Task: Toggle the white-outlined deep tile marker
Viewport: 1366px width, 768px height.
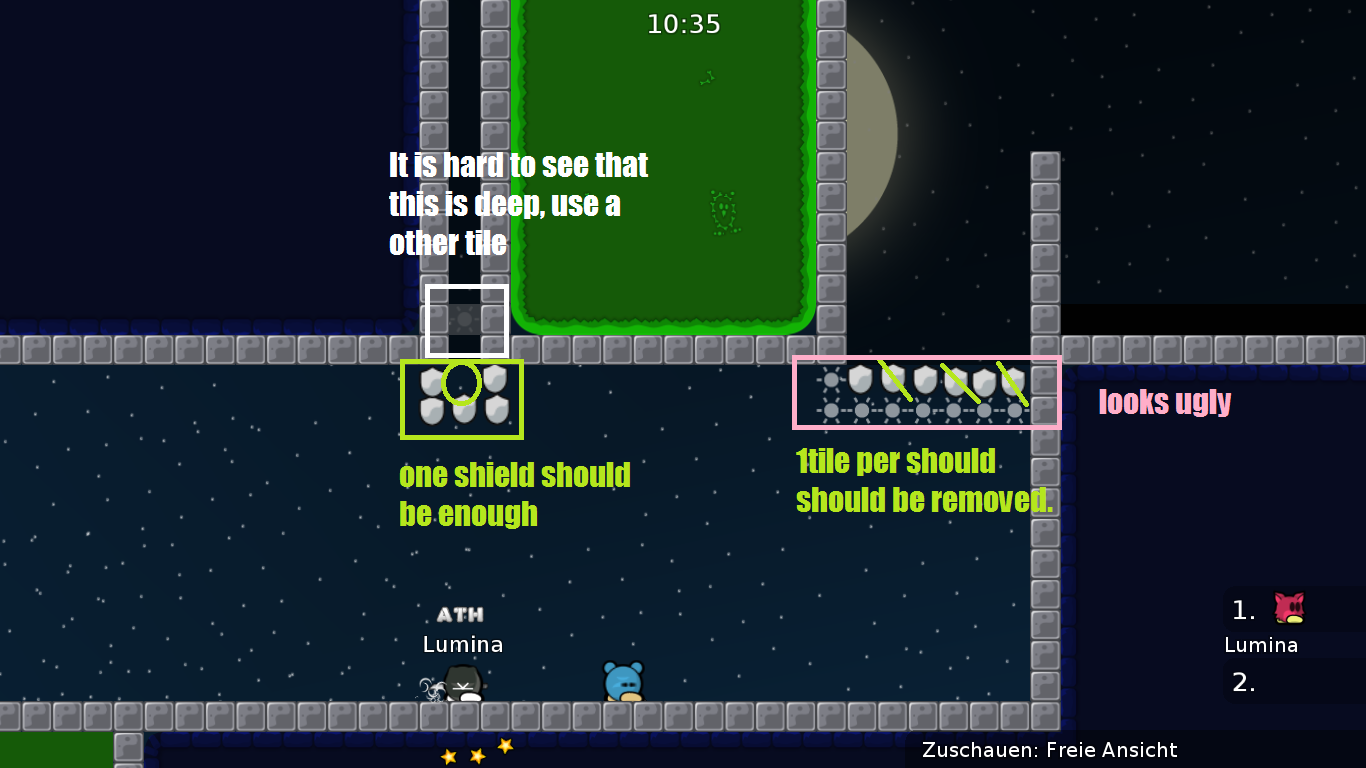Action: [x=467, y=320]
